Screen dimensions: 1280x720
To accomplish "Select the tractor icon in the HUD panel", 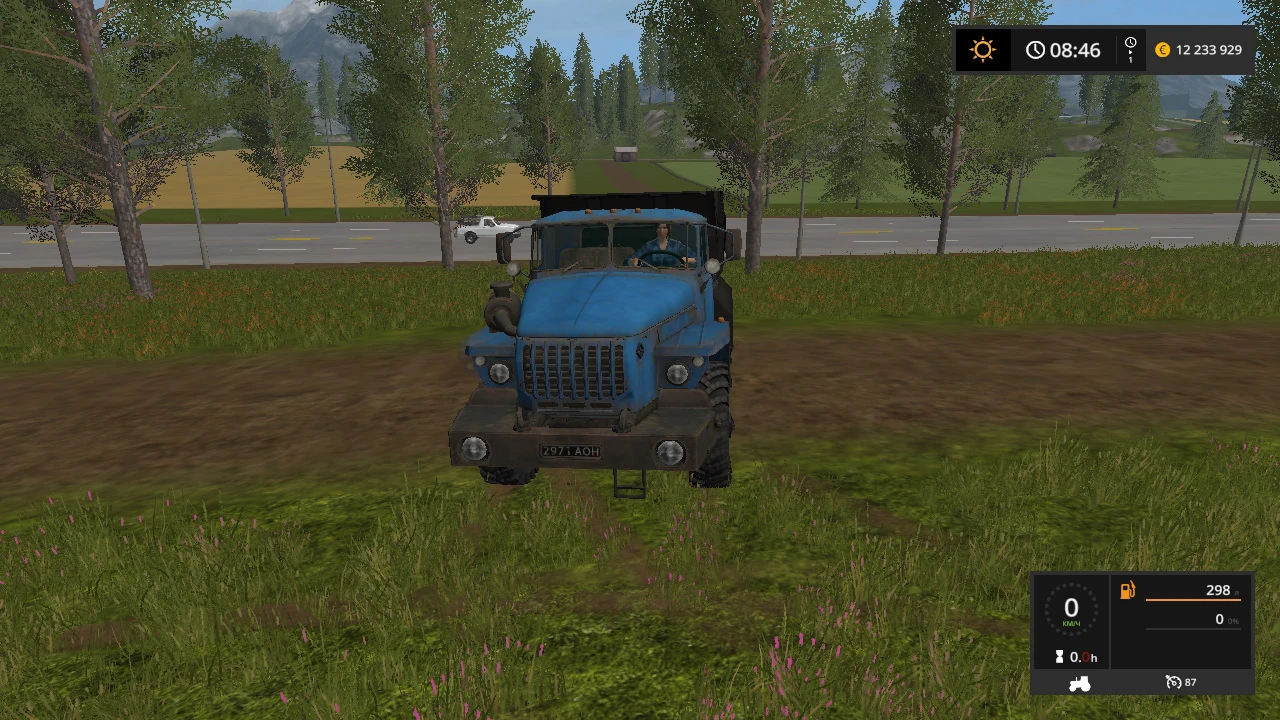I will click(1078, 682).
